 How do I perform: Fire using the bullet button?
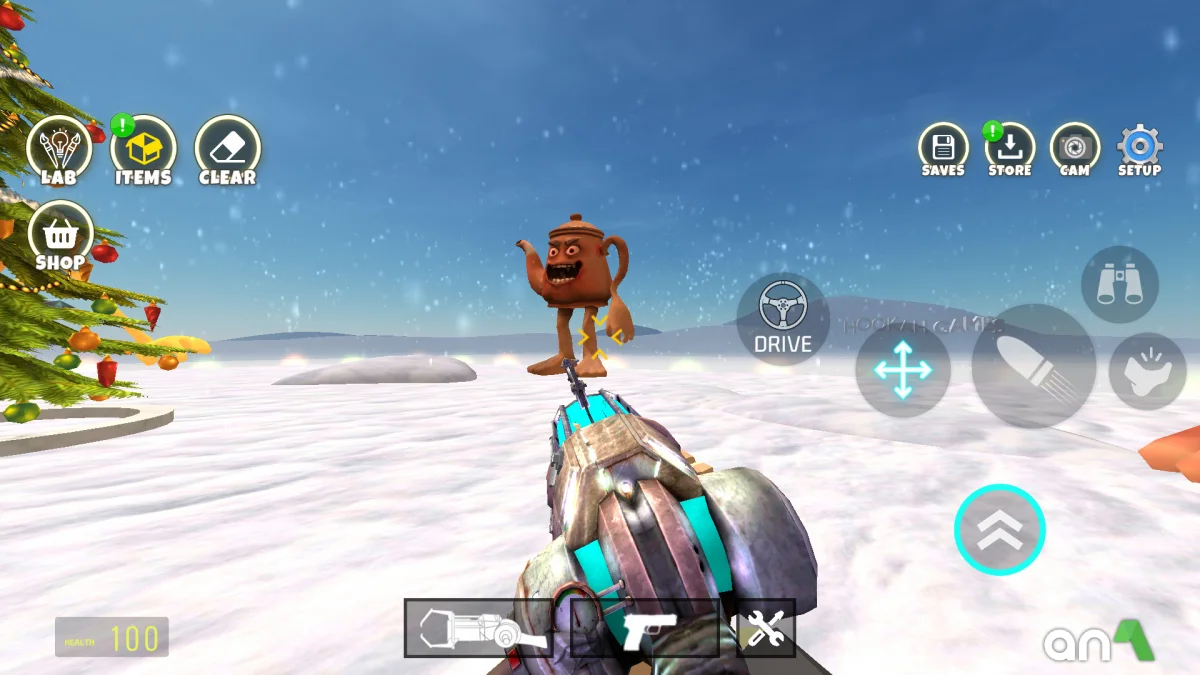point(1033,367)
